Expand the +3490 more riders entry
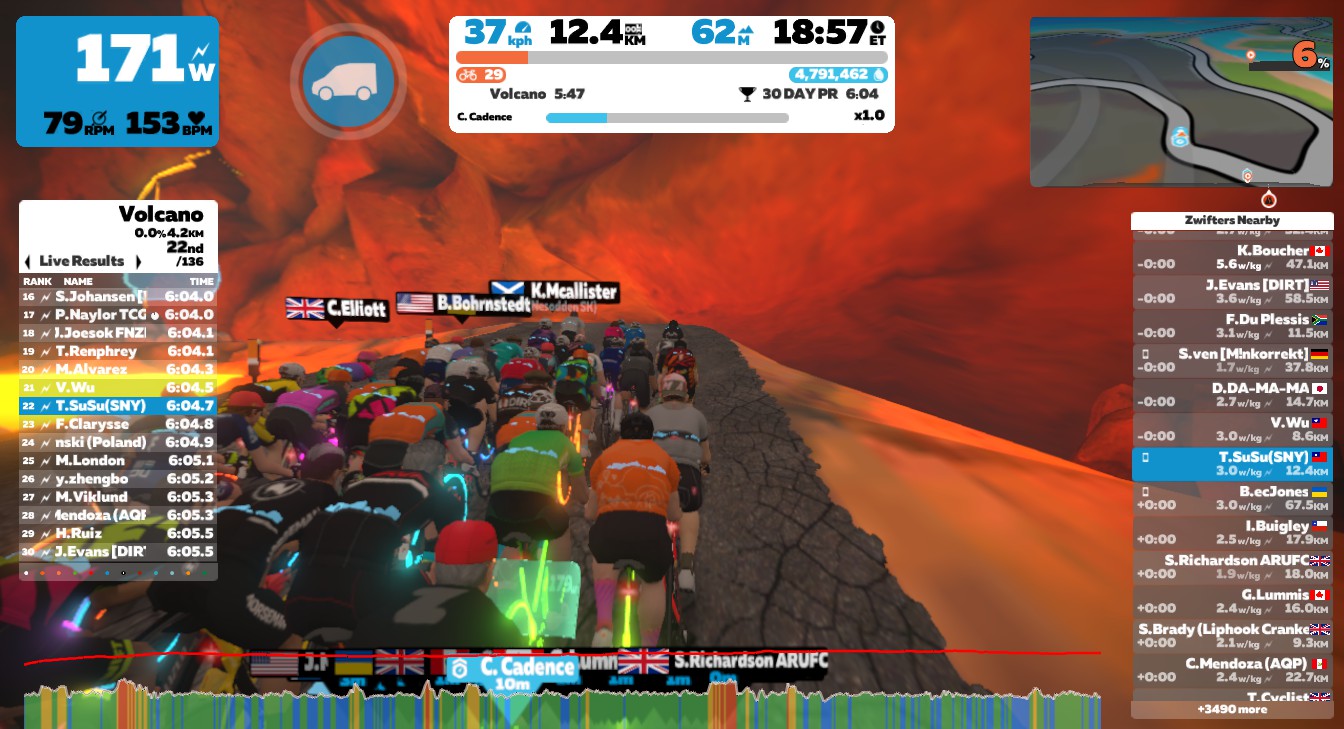The image size is (1344, 729). (x=1232, y=709)
